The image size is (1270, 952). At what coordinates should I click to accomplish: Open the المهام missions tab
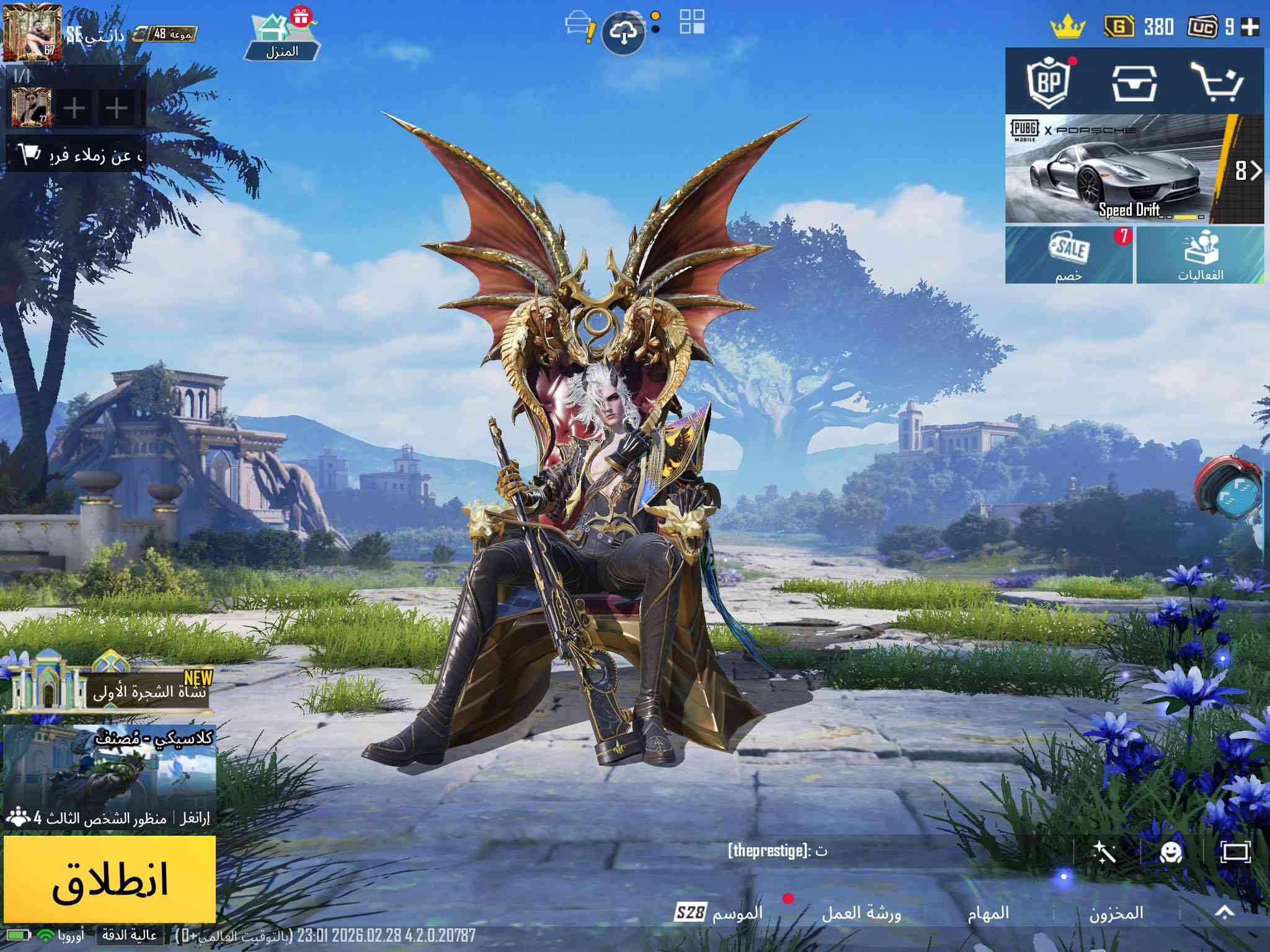pos(988,912)
